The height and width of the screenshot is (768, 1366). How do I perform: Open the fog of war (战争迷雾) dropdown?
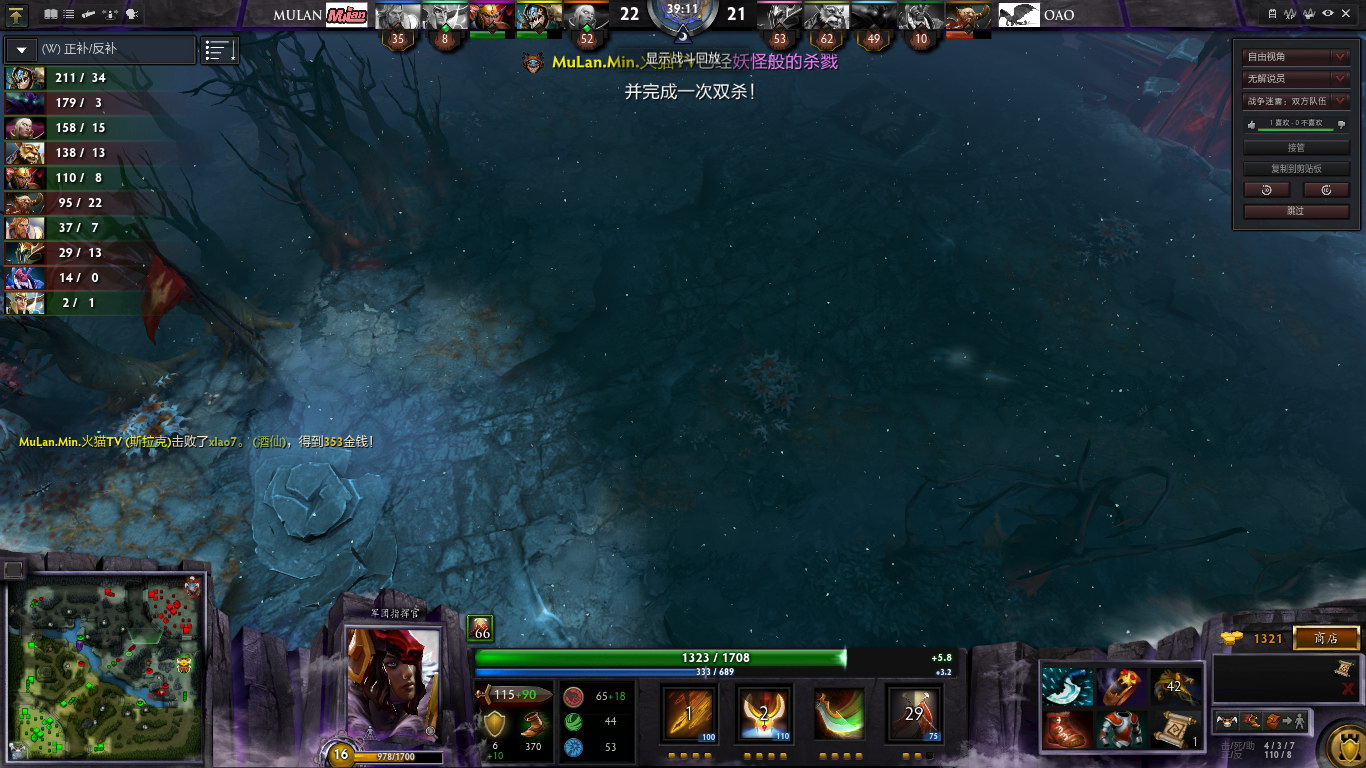pyautogui.click(x=1296, y=101)
